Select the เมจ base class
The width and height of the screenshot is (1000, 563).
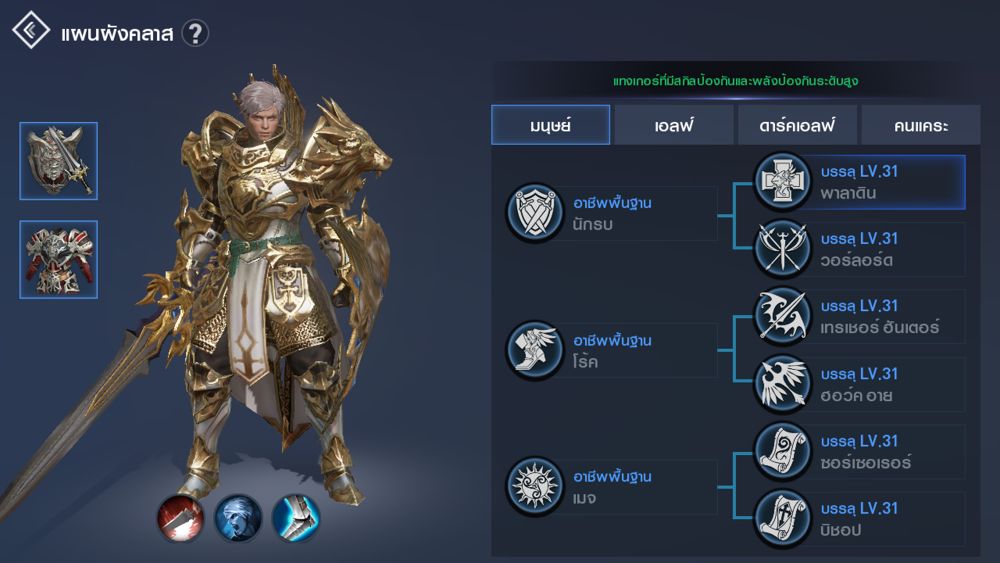612,487
